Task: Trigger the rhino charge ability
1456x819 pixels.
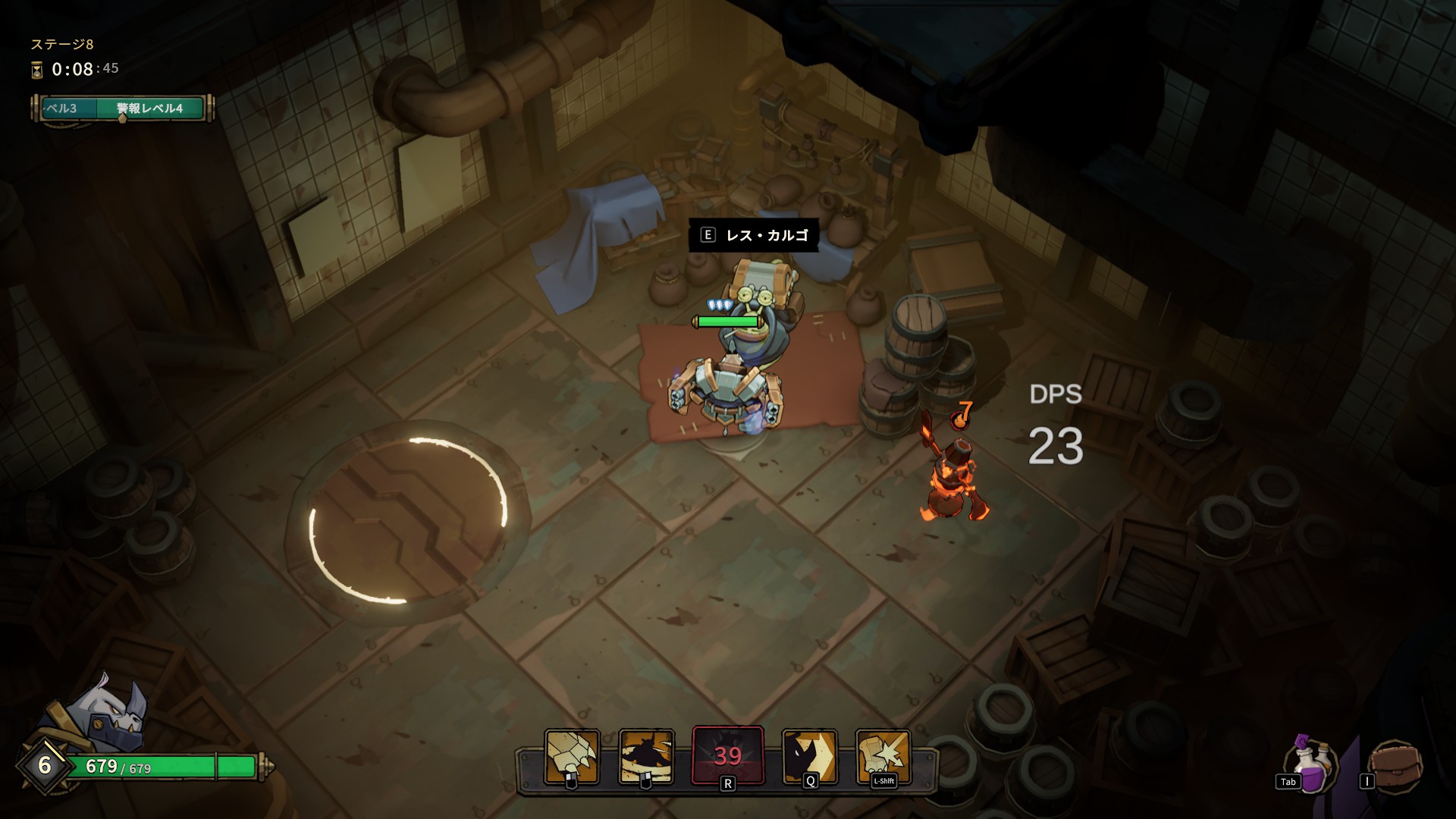Action: pyautogui.click(x=810, y=756)
